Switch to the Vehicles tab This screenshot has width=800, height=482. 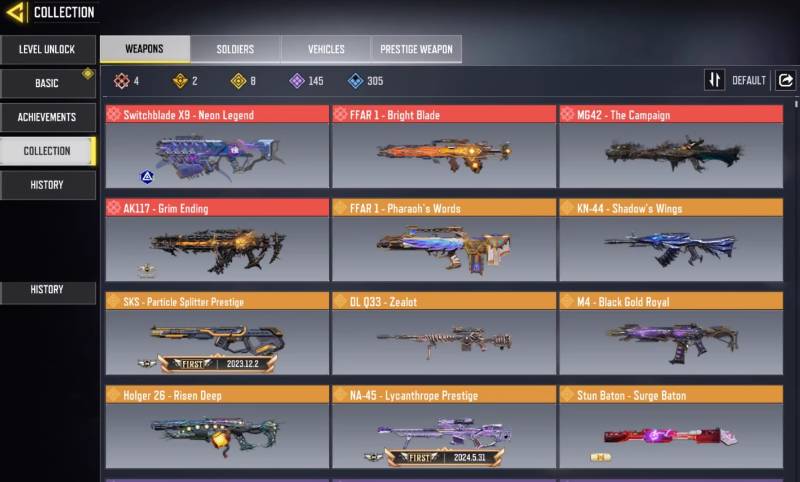[326, 49]
